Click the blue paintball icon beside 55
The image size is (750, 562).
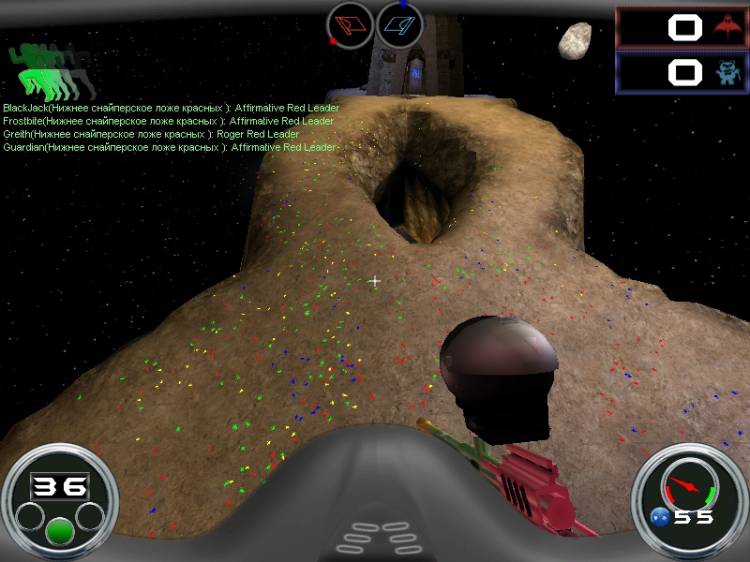click(x=659, y=517)
